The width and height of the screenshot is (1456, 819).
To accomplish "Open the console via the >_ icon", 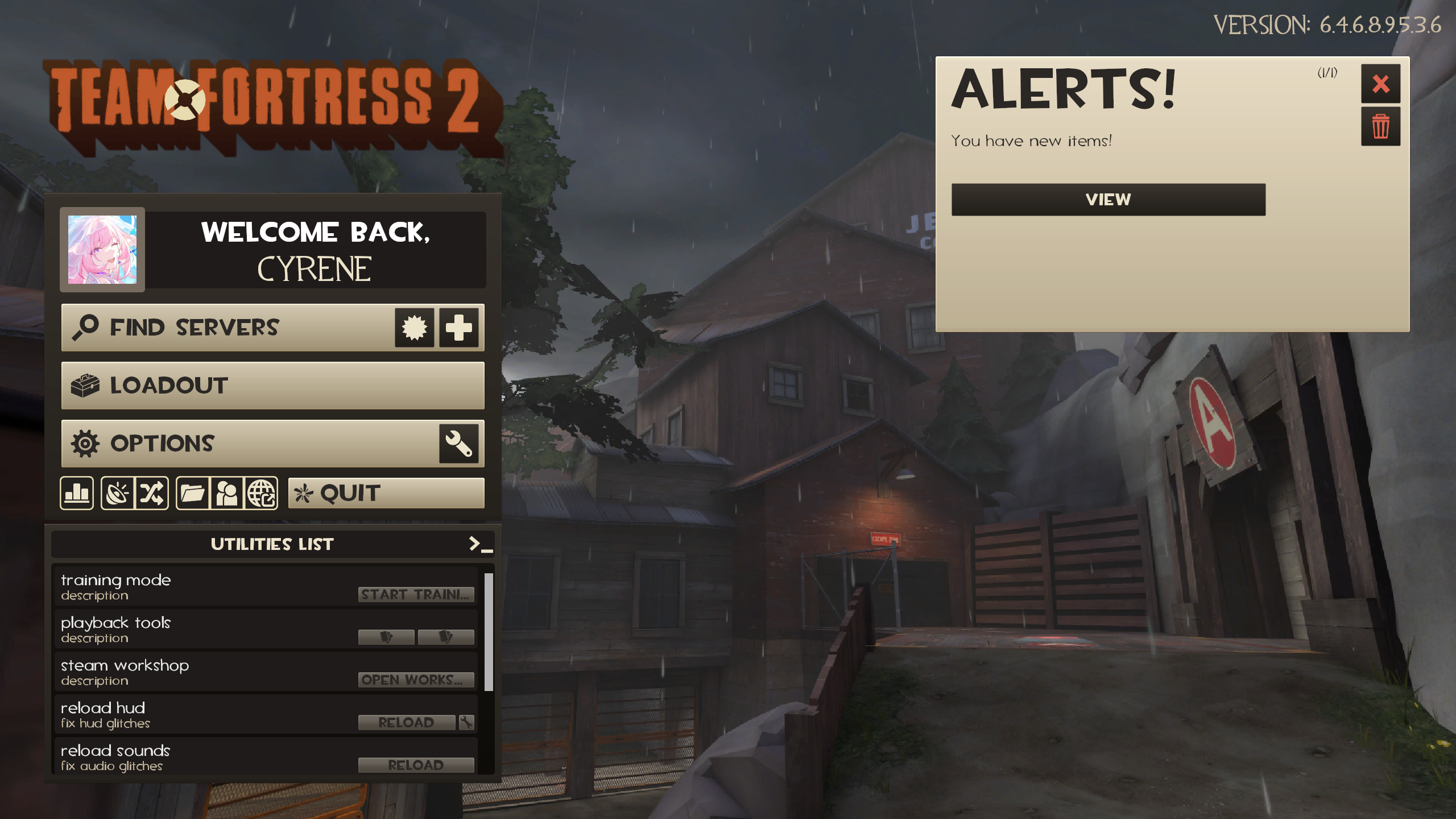I will coord(475,544).
